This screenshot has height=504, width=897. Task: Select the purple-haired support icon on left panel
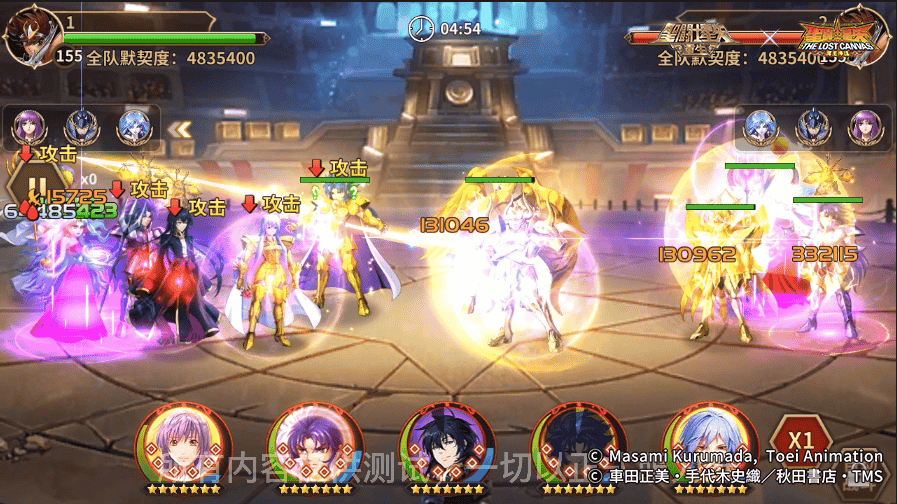(x=29, y=127)
